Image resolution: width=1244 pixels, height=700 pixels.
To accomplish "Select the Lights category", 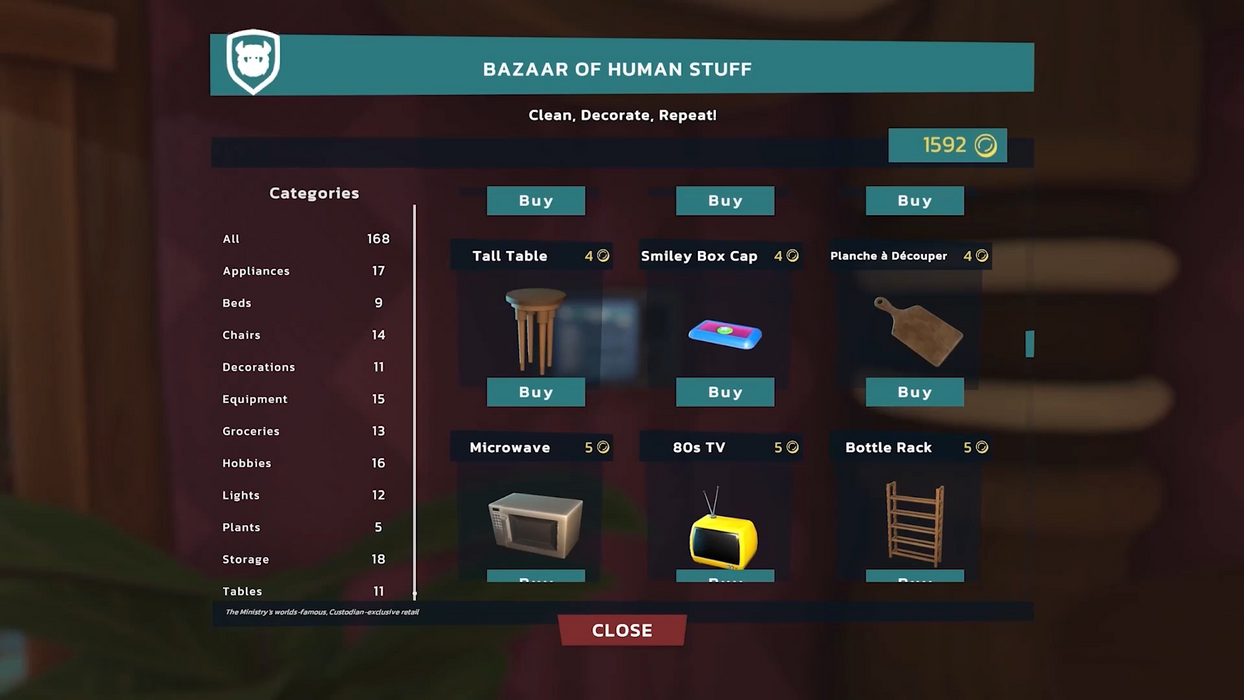I will (x=241, y=495).
